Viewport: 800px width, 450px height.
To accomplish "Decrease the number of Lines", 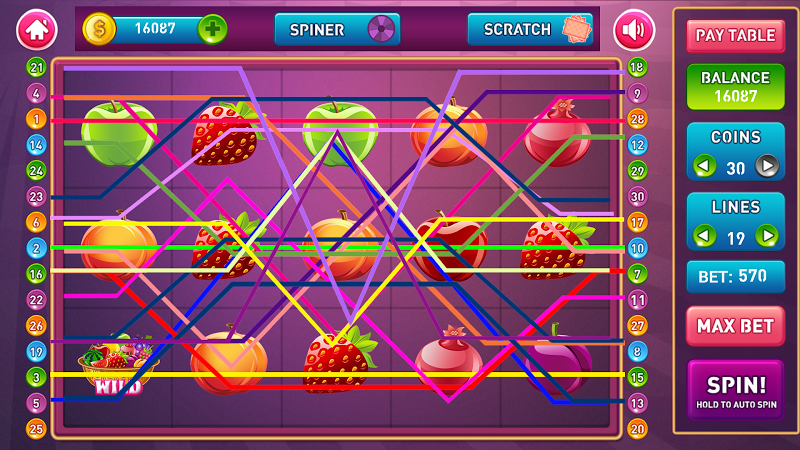I will click(705, 237).
